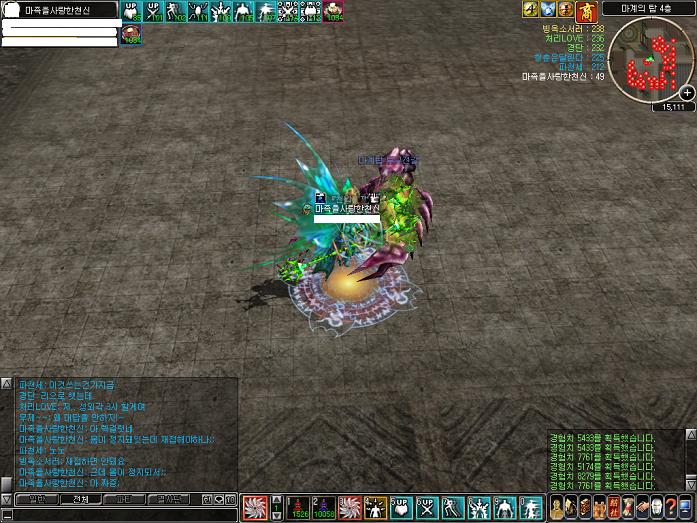
Task: Click the pink-framed buff icon in top row
Action: pos(333,11)
